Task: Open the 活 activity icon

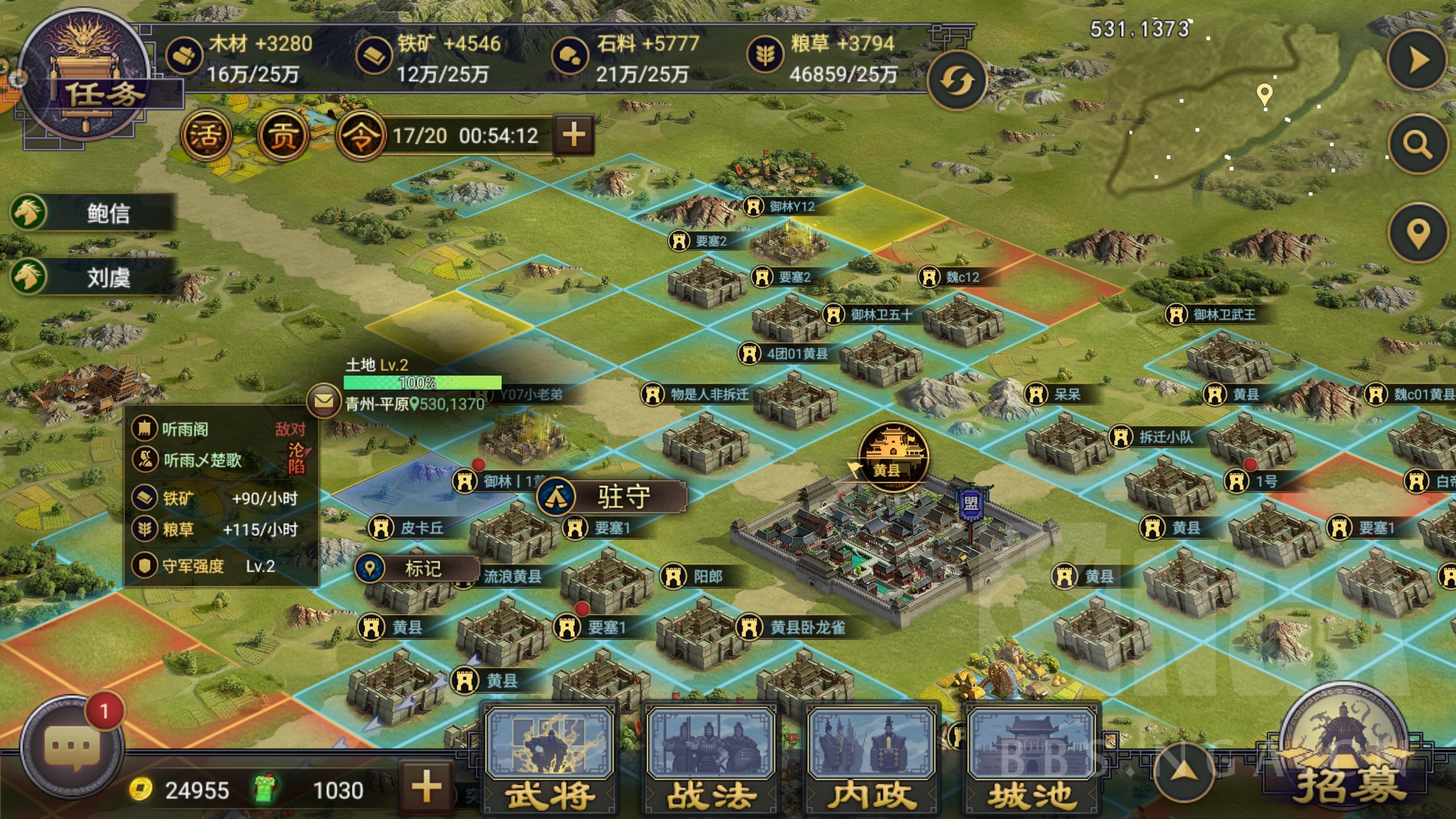Action: [206, 135]
